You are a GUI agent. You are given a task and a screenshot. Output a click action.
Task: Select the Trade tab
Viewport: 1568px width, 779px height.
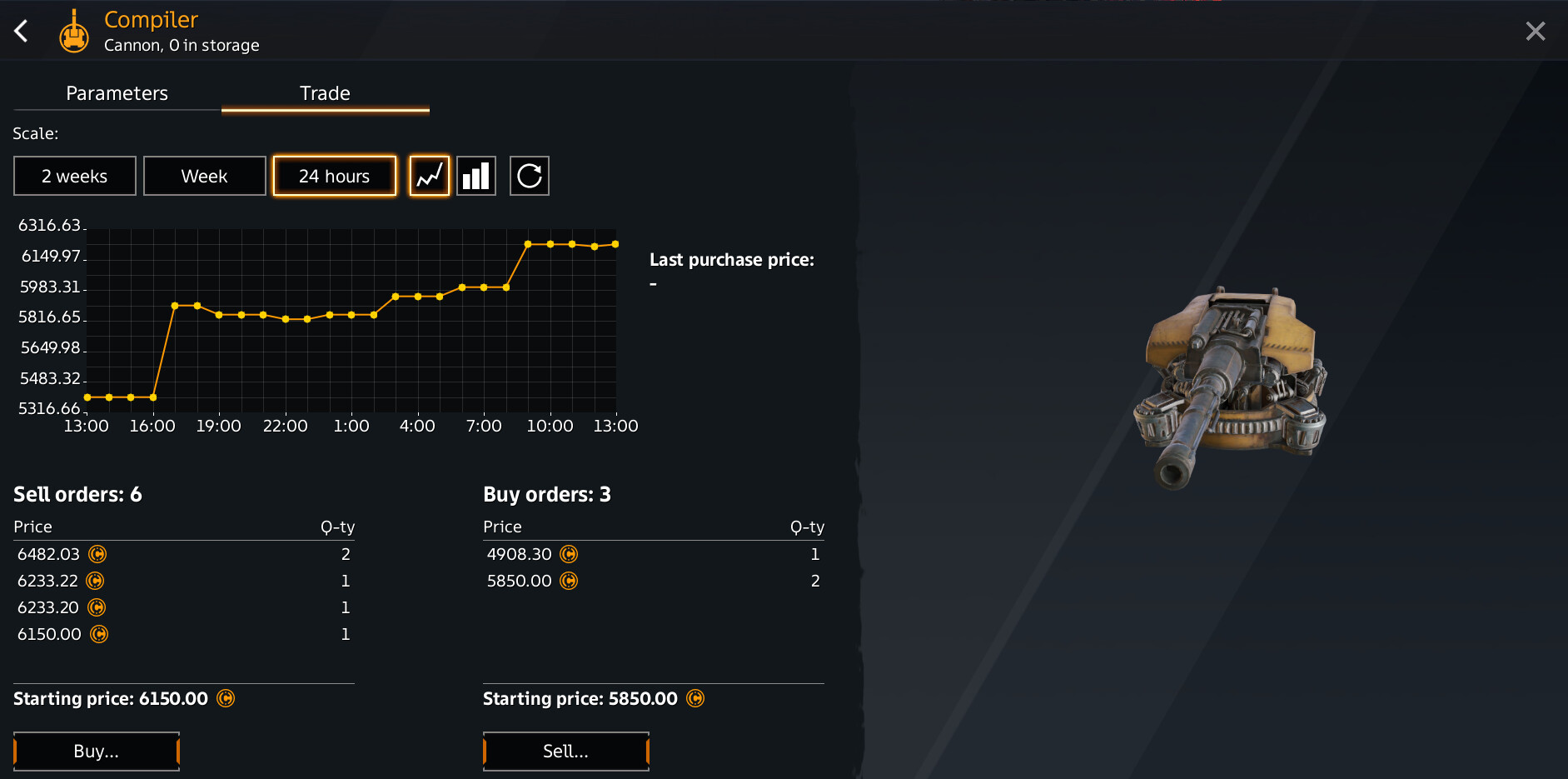click(x=325, y=93)
